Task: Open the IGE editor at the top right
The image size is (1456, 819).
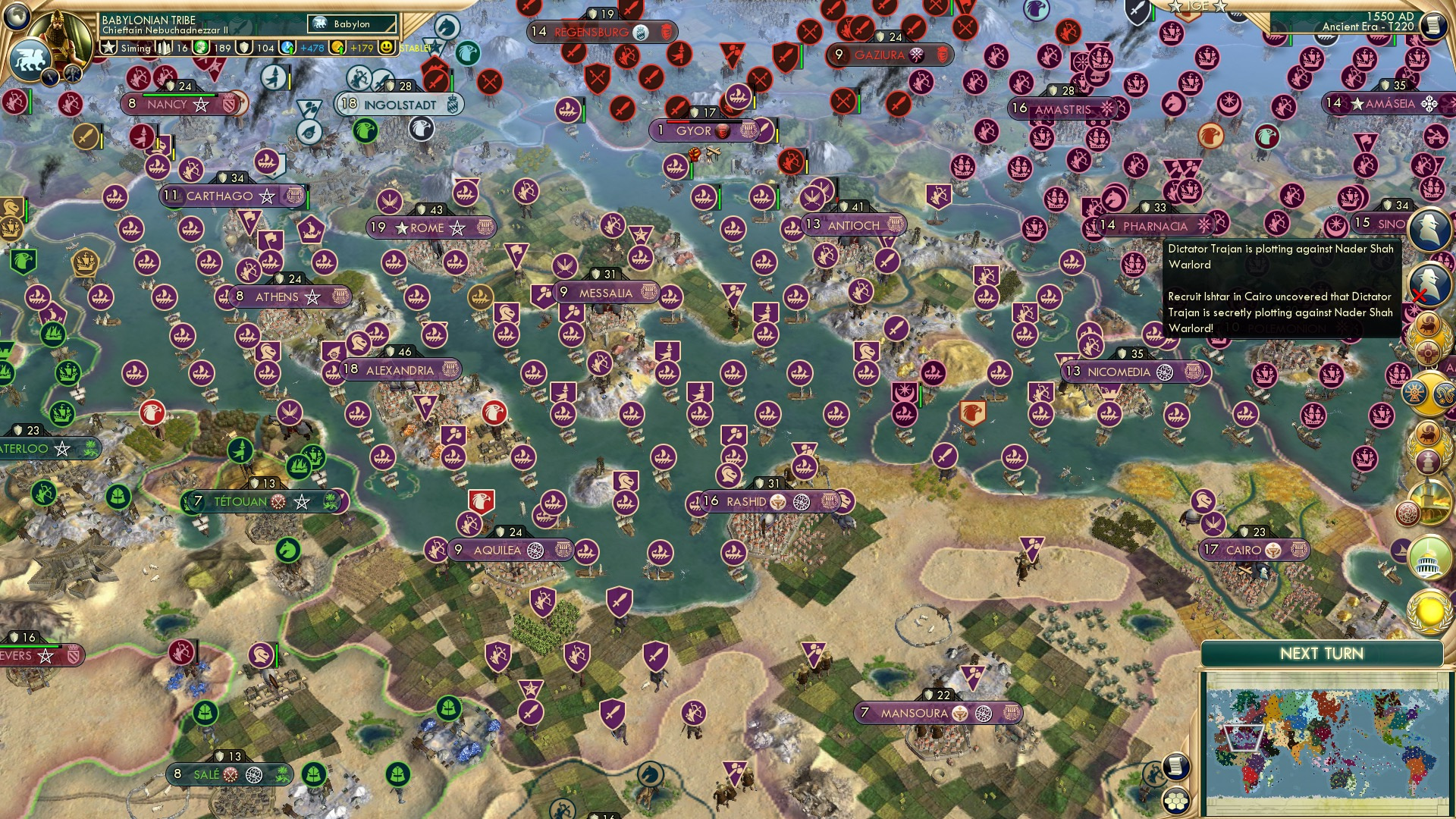Action: click(x=1197, y=6)
